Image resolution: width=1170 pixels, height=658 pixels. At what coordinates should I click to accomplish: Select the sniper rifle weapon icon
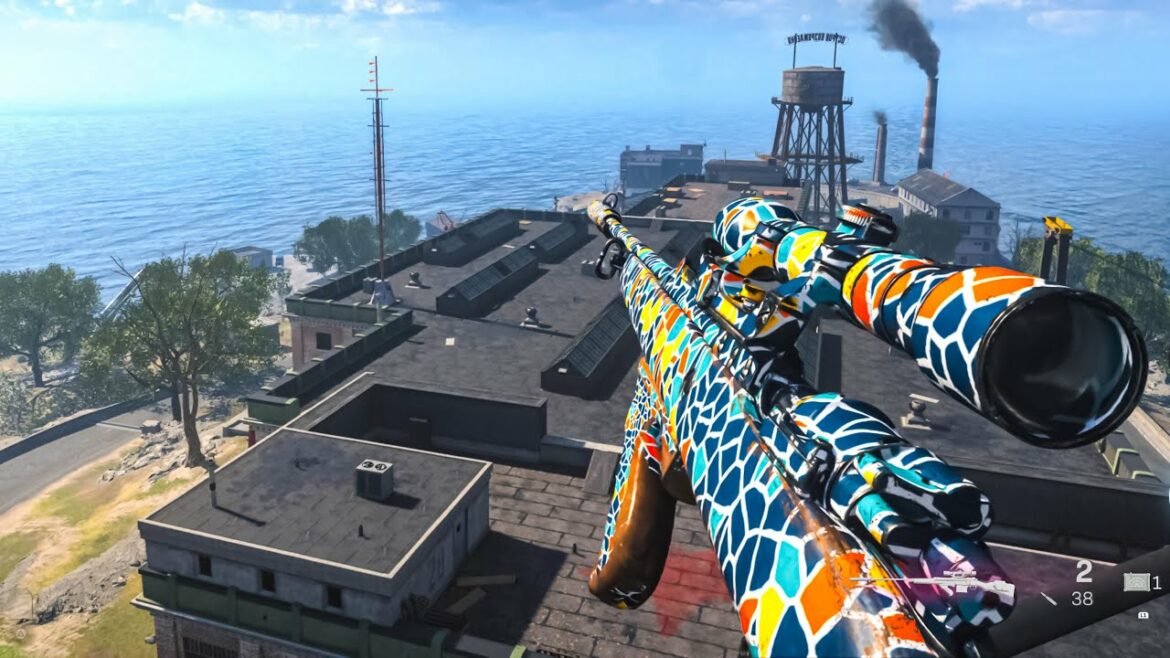(938, 584)
